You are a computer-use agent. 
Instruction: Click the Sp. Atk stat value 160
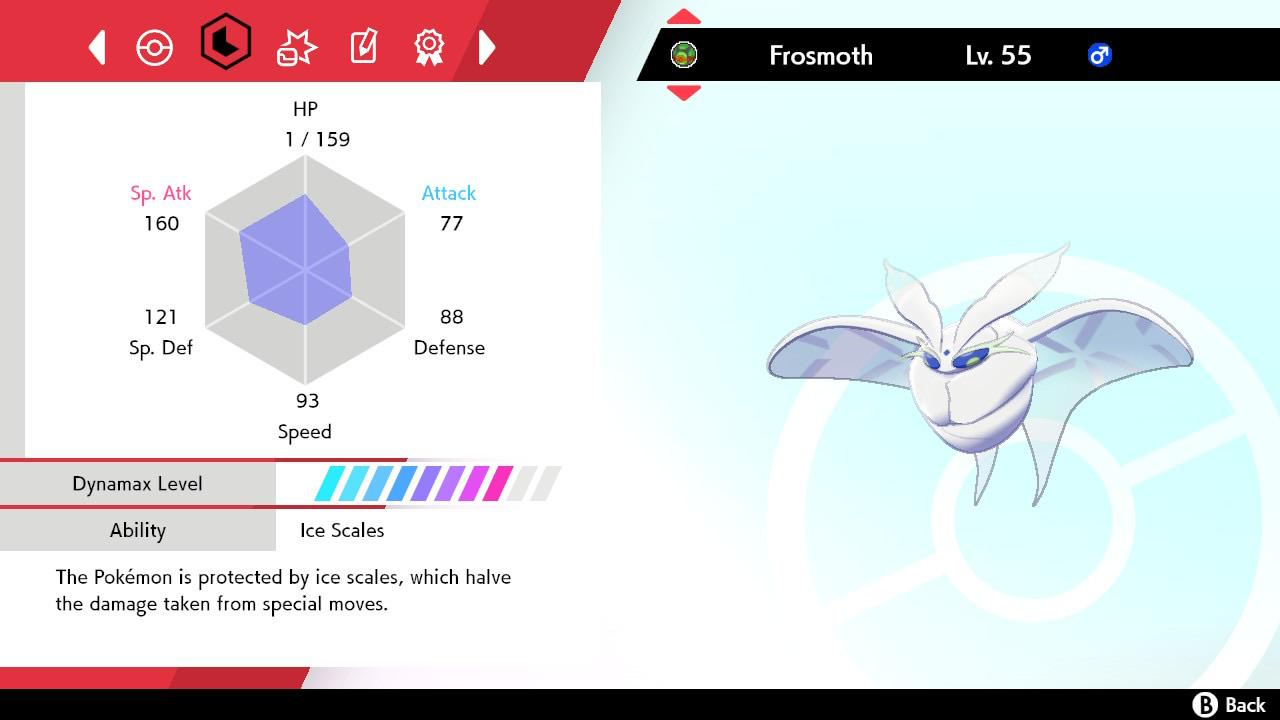pyautogui.click(x=163, y=224)
